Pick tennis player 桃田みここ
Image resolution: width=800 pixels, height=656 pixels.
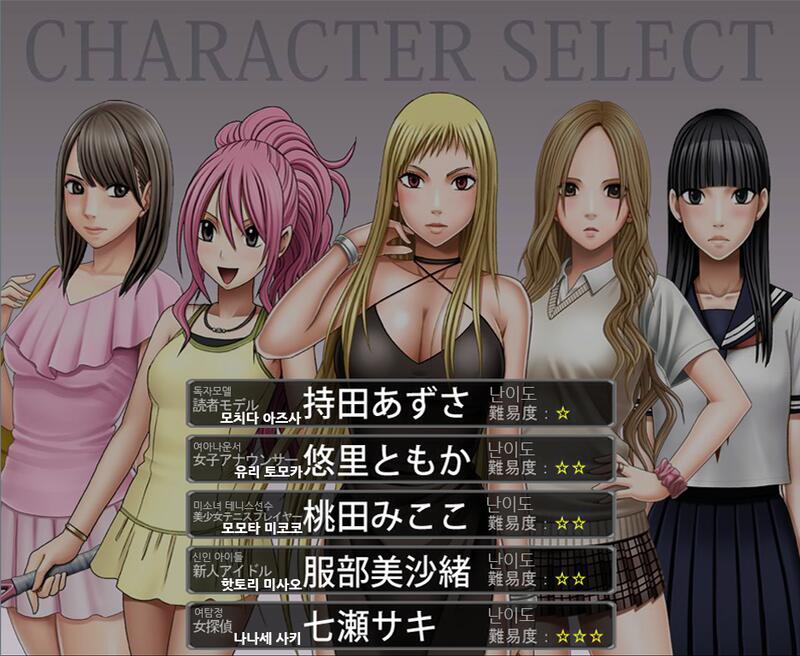pos(399,514)
